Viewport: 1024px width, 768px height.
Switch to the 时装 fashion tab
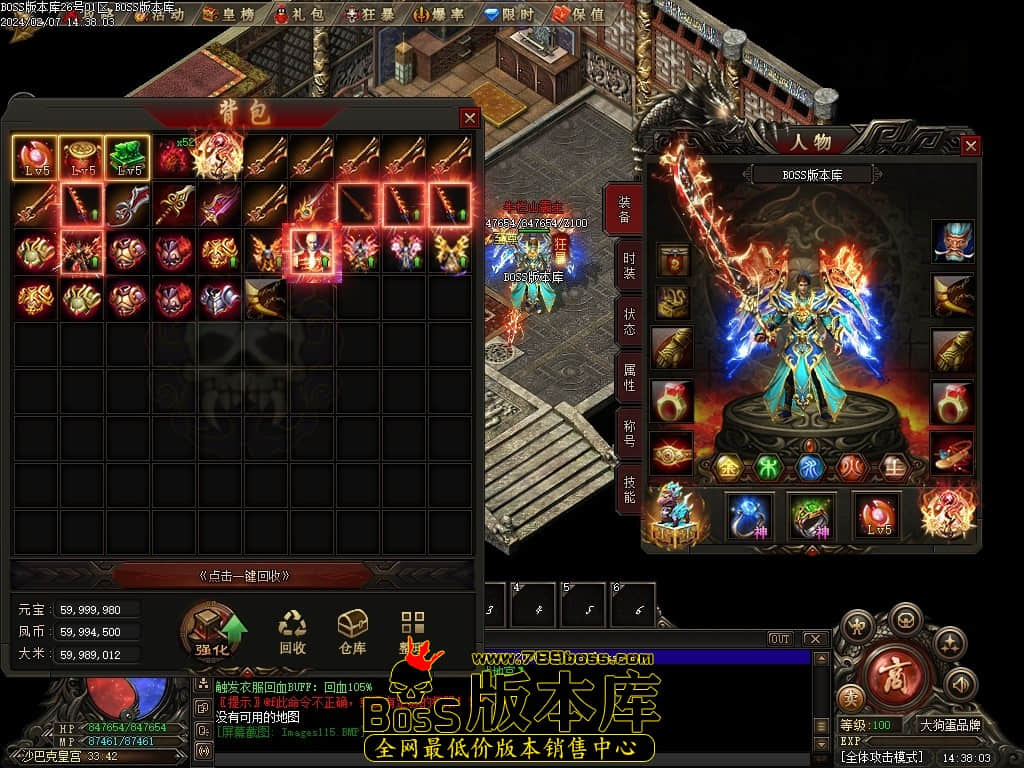[628, 264]
